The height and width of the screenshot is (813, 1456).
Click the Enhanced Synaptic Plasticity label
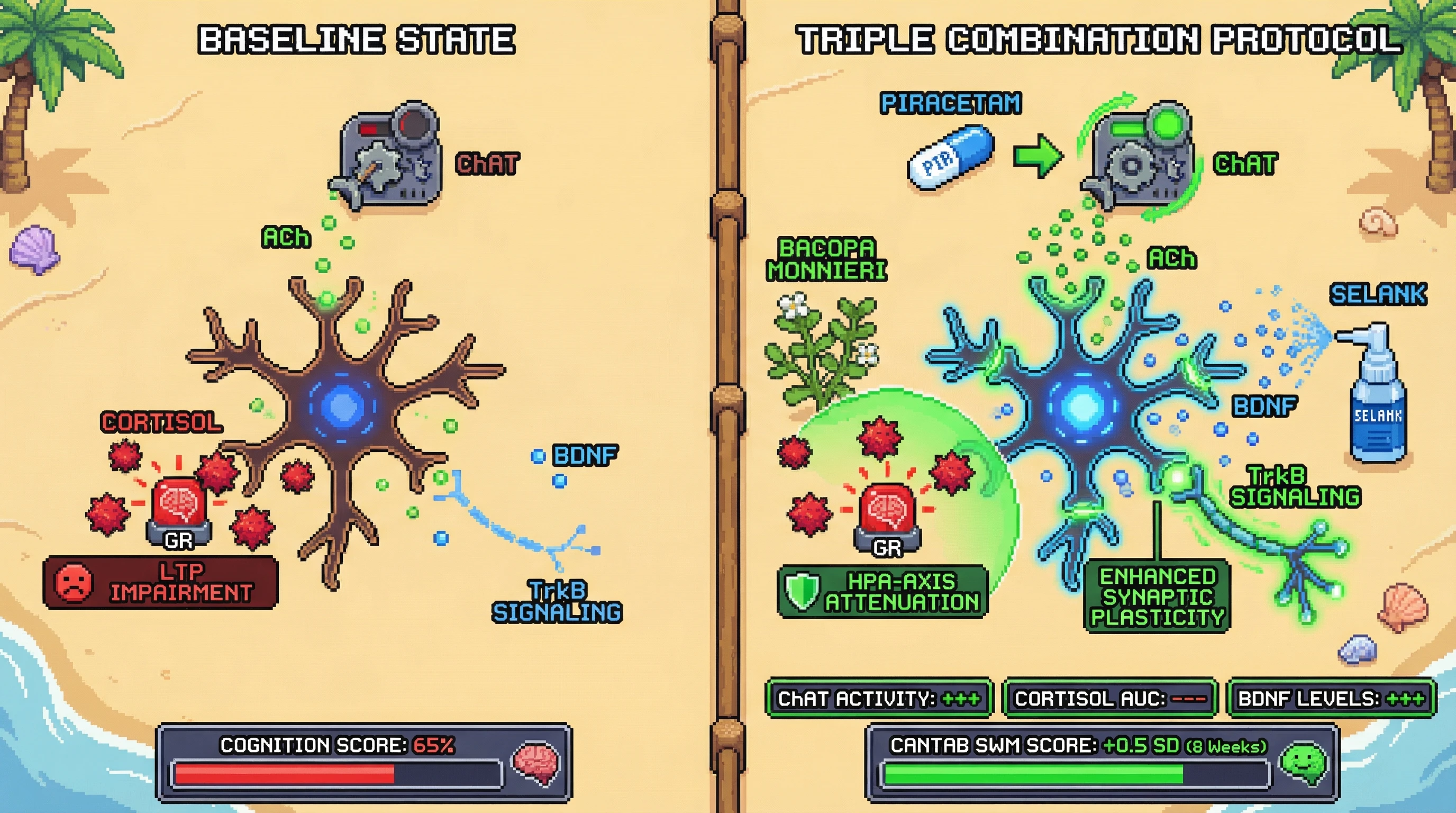1157,597
